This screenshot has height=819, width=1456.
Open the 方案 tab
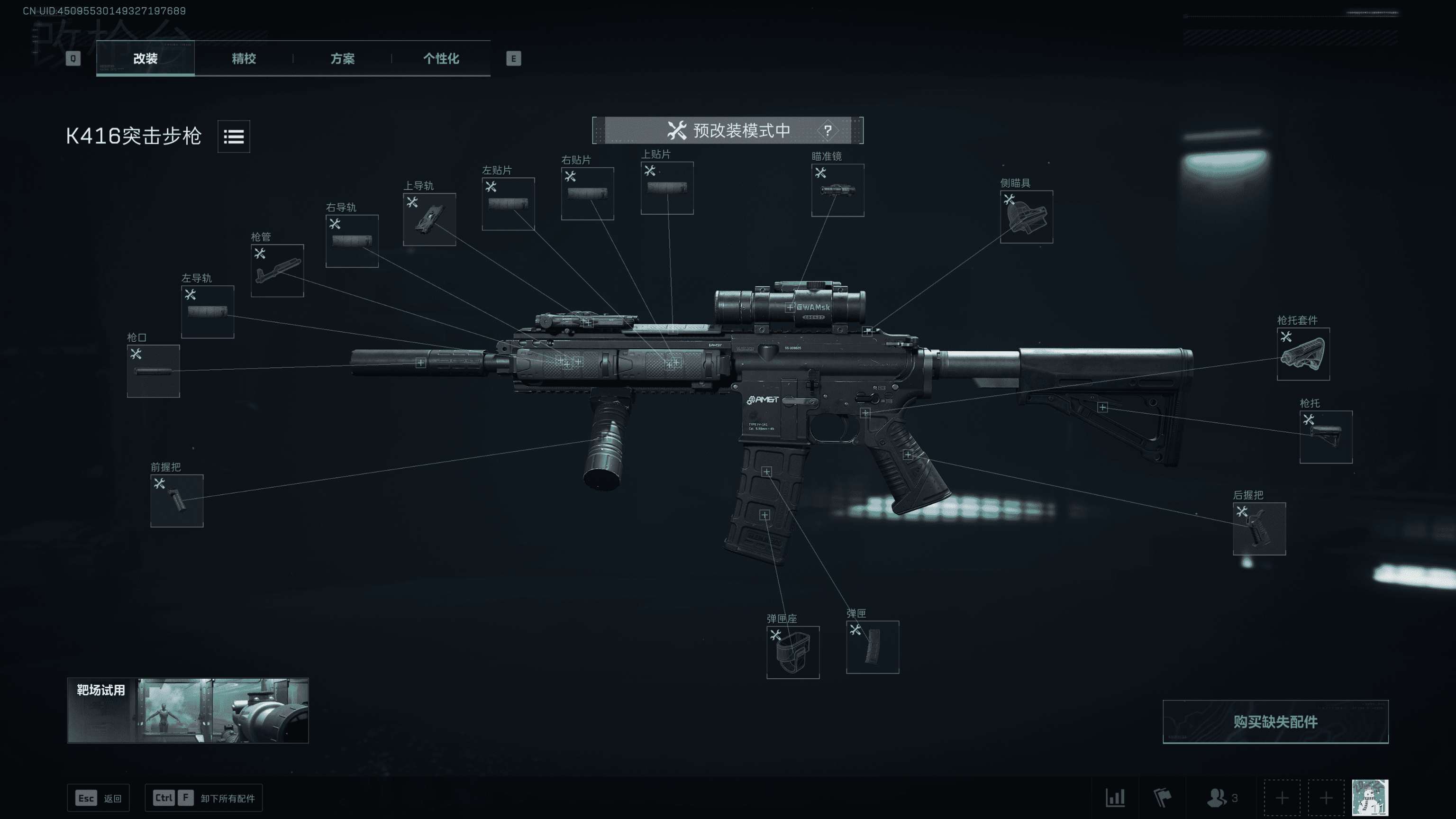[x=342, y=58]
